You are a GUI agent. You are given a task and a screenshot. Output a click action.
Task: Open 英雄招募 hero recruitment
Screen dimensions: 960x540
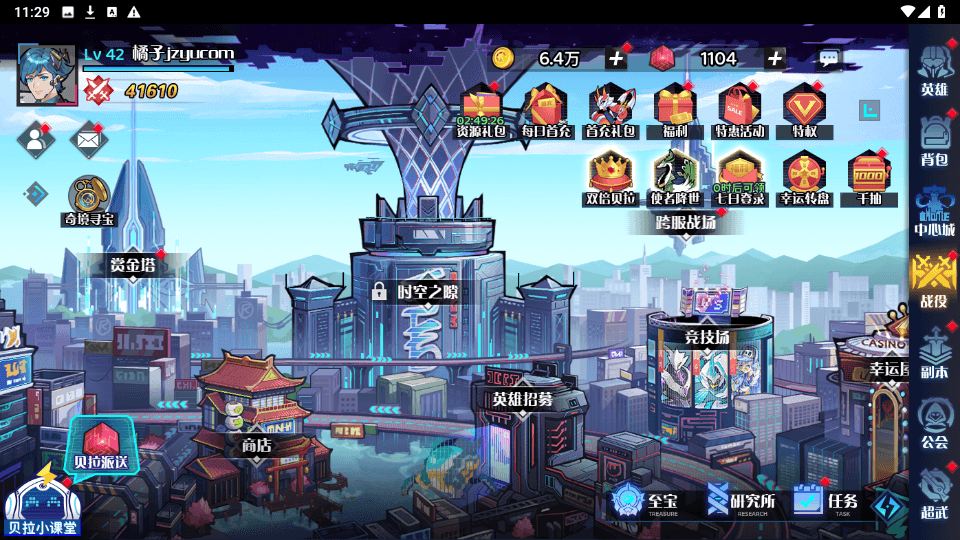tap(521, 398)
